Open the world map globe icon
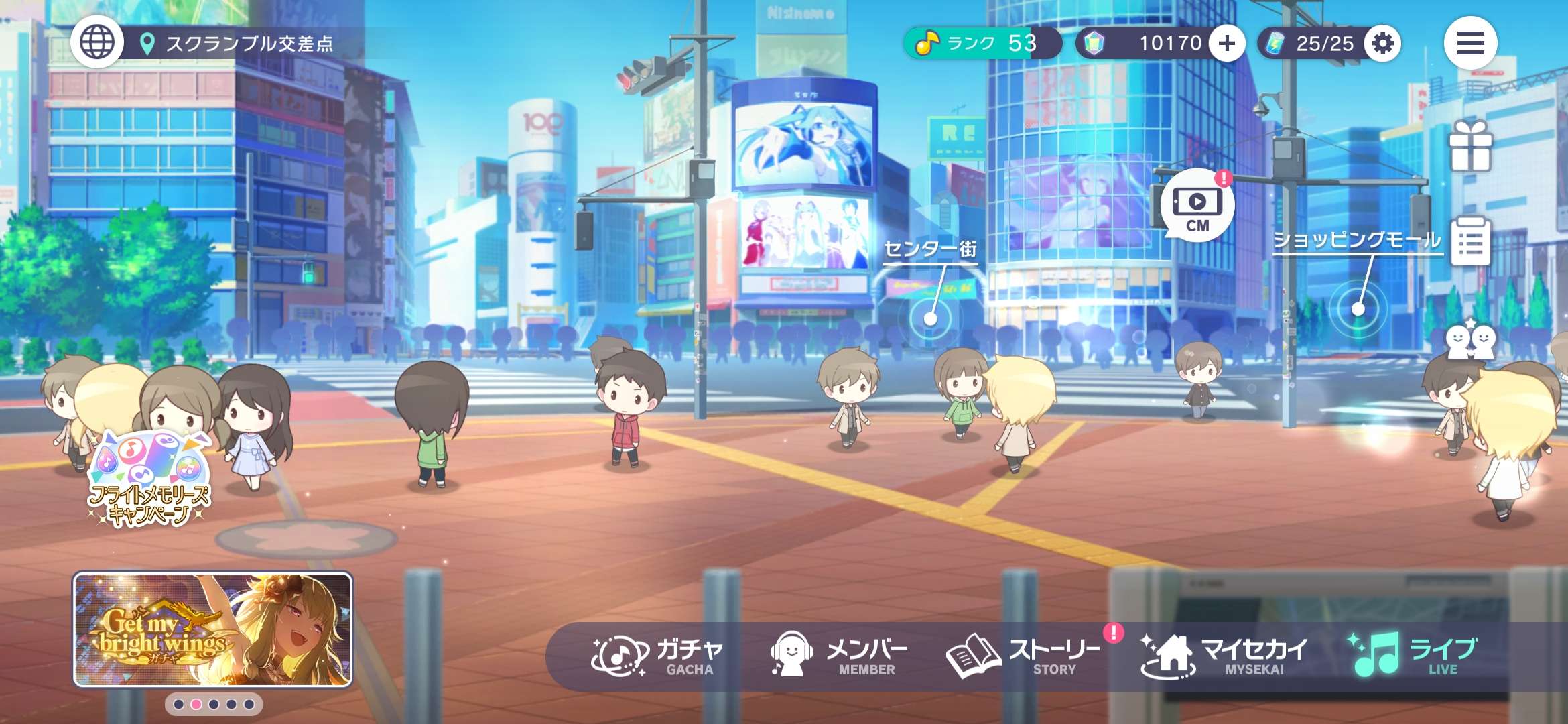The image size is (1568, 724). coord(97,43)
